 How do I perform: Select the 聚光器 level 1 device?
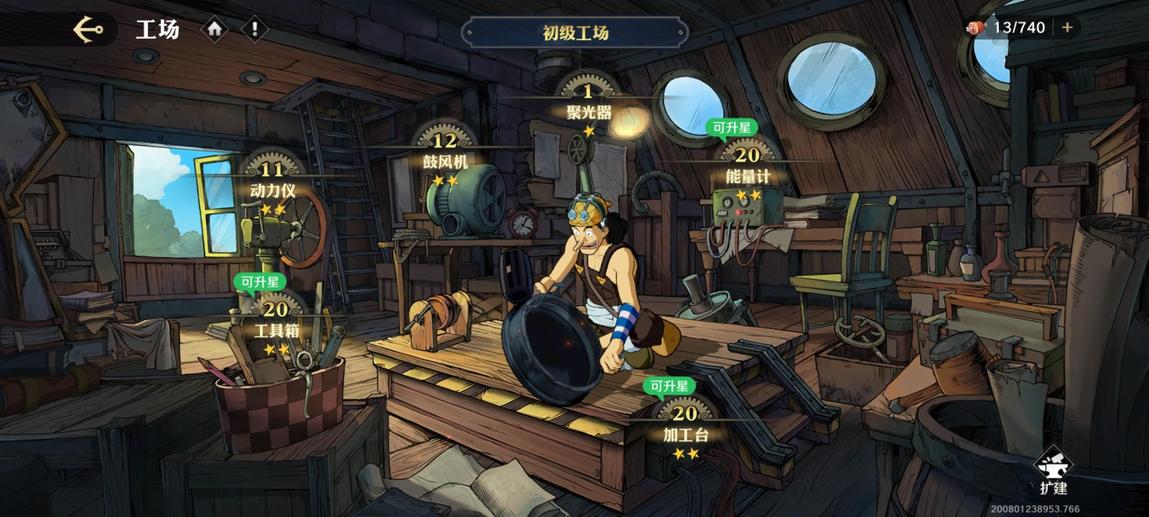point(588,103)
